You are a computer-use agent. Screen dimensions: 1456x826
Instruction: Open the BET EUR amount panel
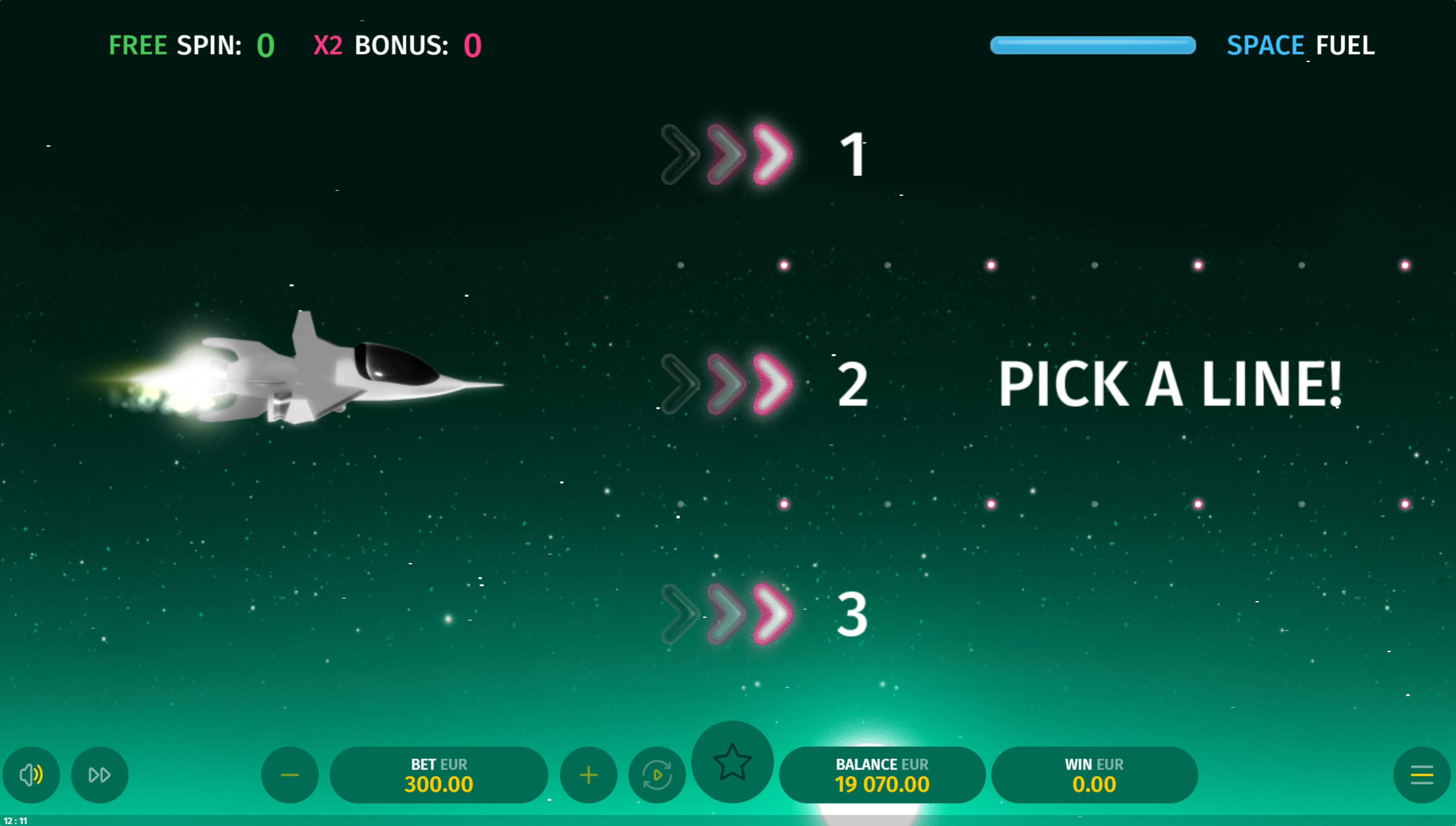pos(439,774)
